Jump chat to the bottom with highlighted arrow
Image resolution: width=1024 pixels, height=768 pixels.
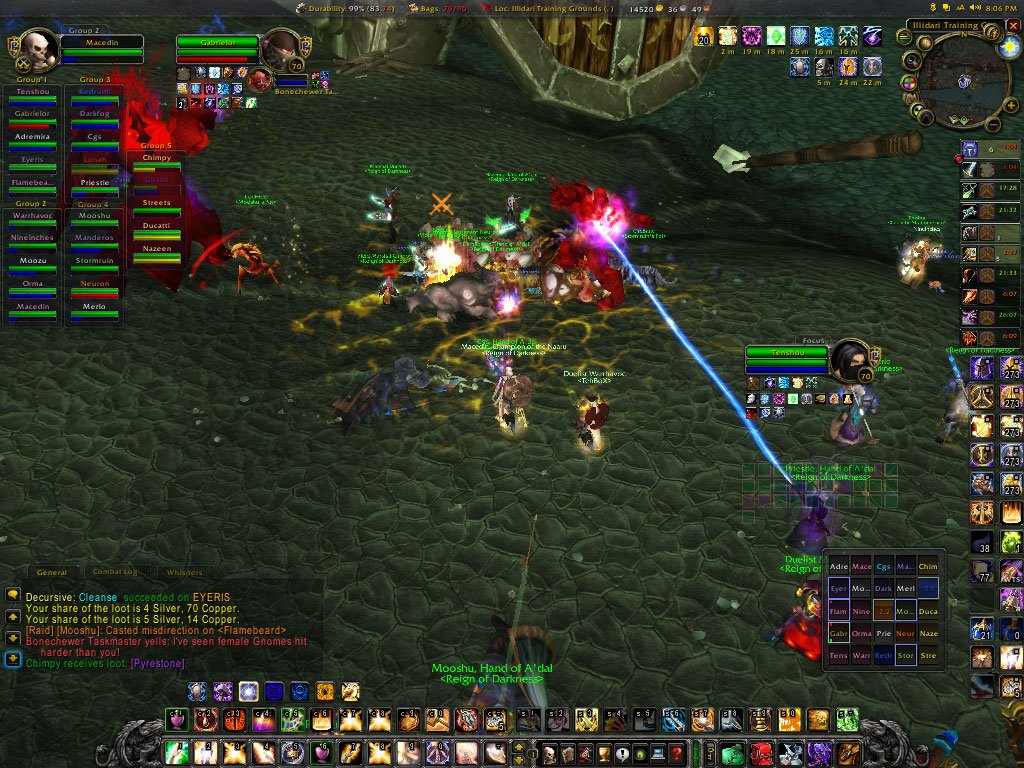(12, 658)
